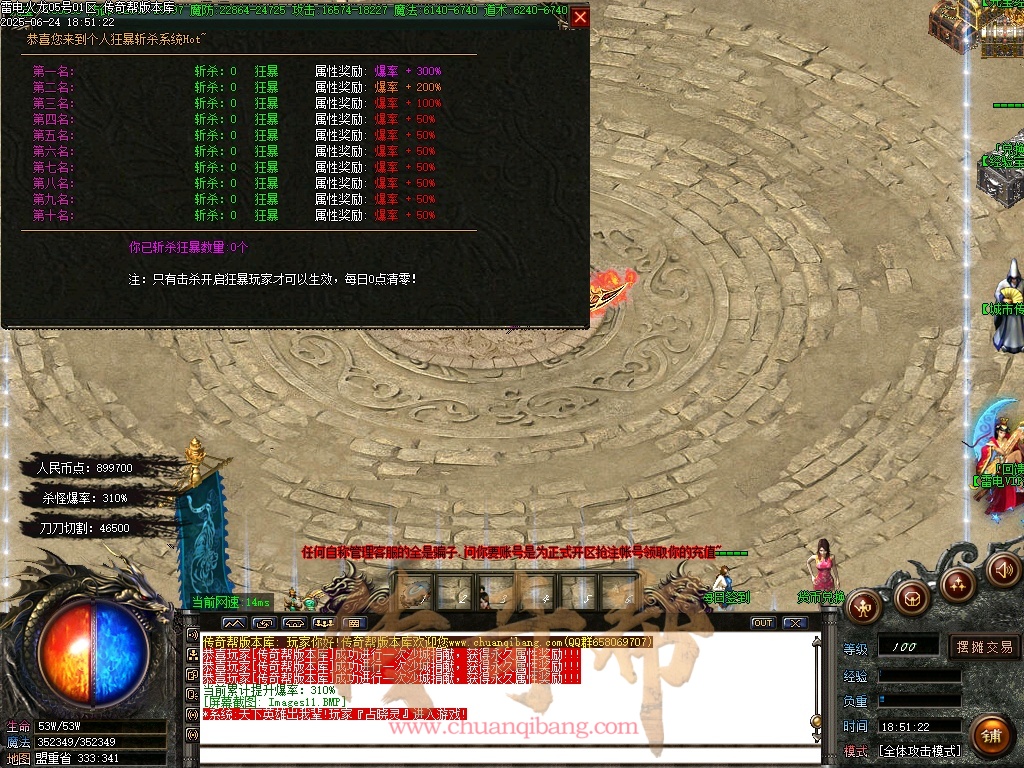The image size is (1024, 768).
Task: Click the round 铺 shop button
Action: [991, 737]
